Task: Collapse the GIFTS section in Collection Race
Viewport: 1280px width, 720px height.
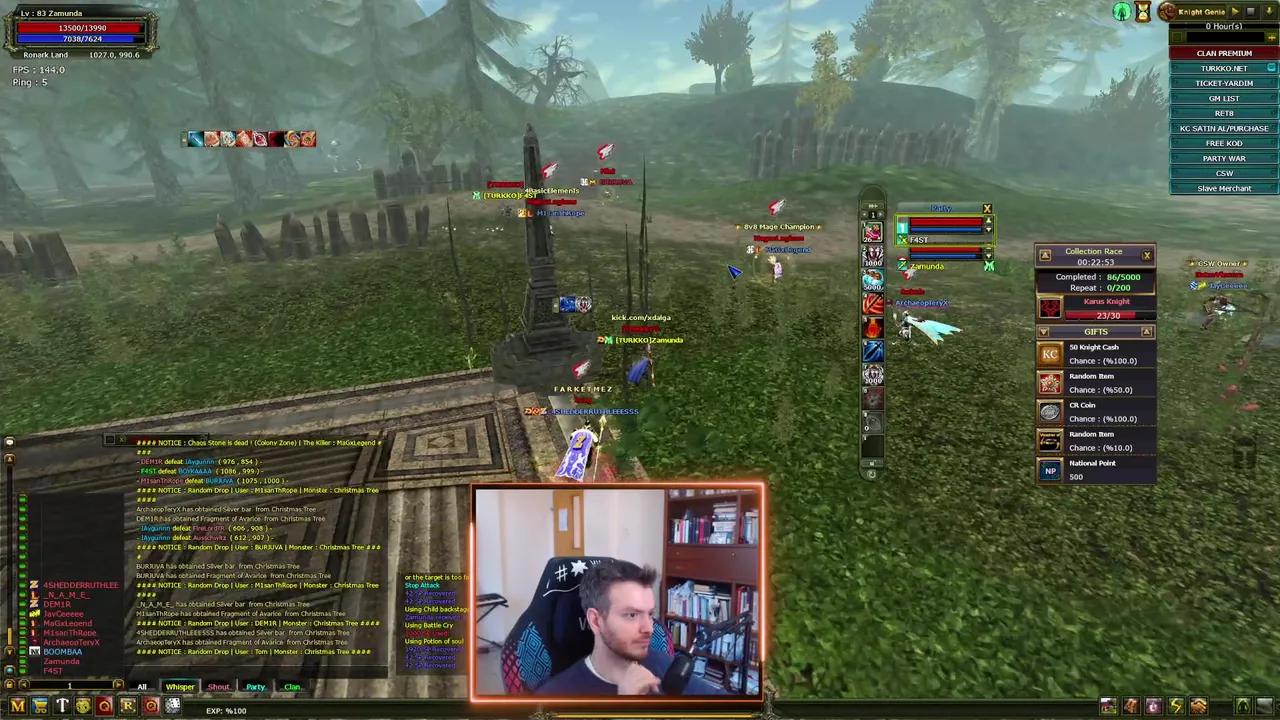Action: point(1044,332)
